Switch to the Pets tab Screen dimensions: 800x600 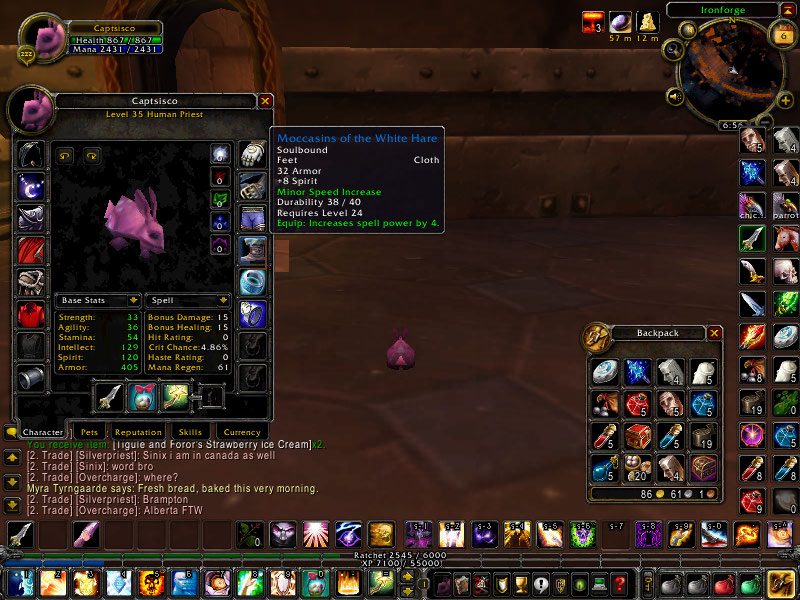point(90,432)
